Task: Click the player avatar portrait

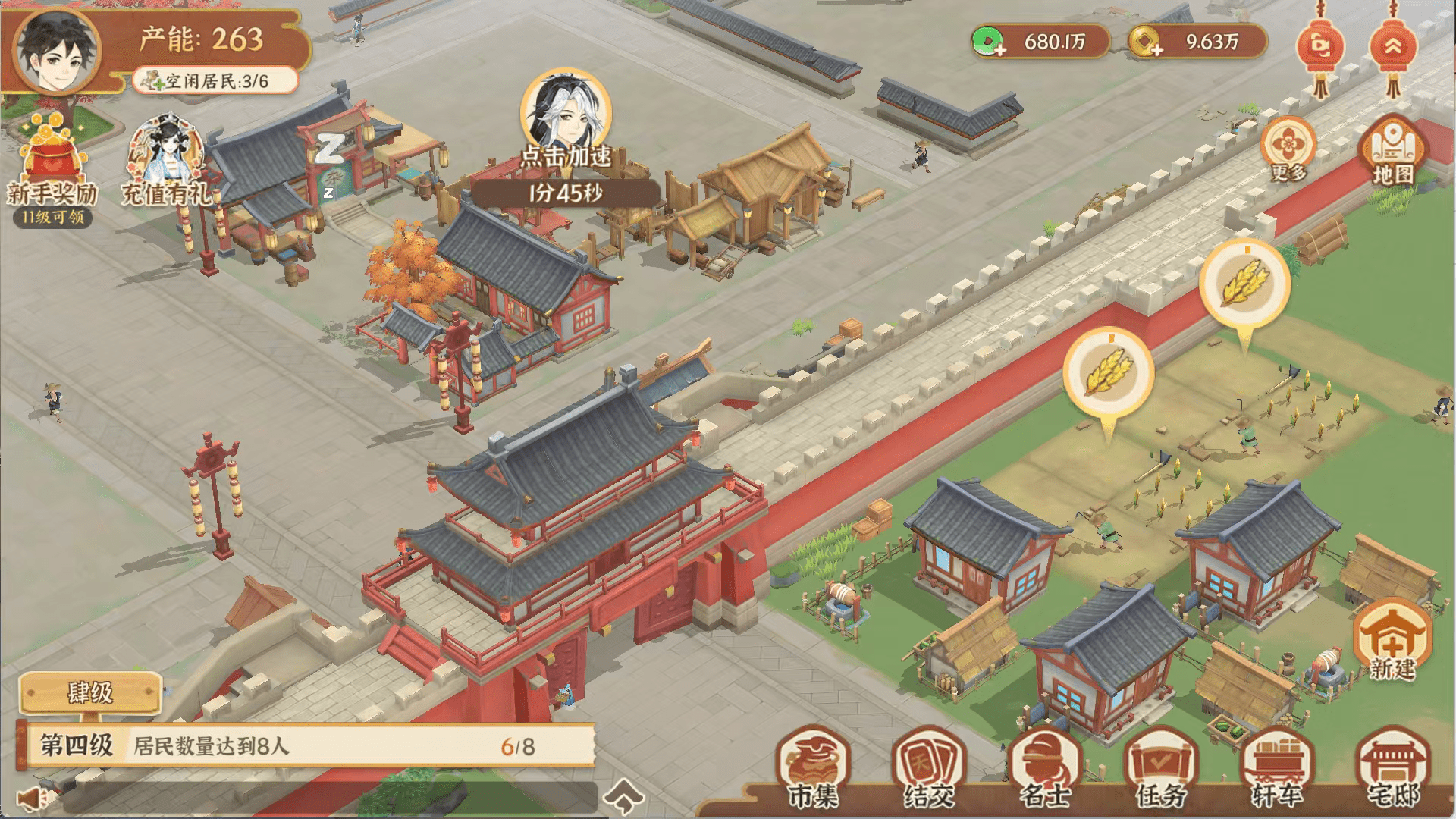Action: click(58, 51)
